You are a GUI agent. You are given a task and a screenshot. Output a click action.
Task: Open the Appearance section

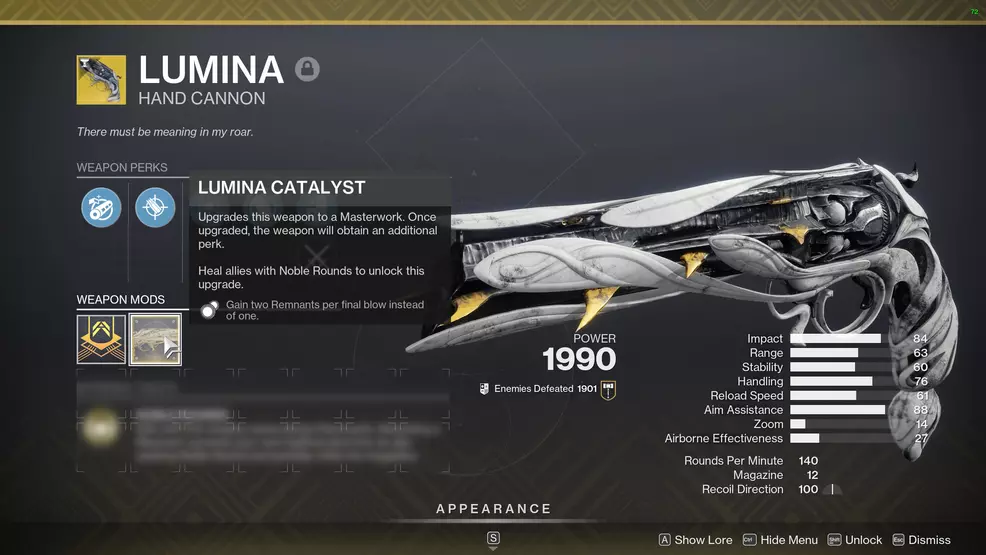(493, 509)
